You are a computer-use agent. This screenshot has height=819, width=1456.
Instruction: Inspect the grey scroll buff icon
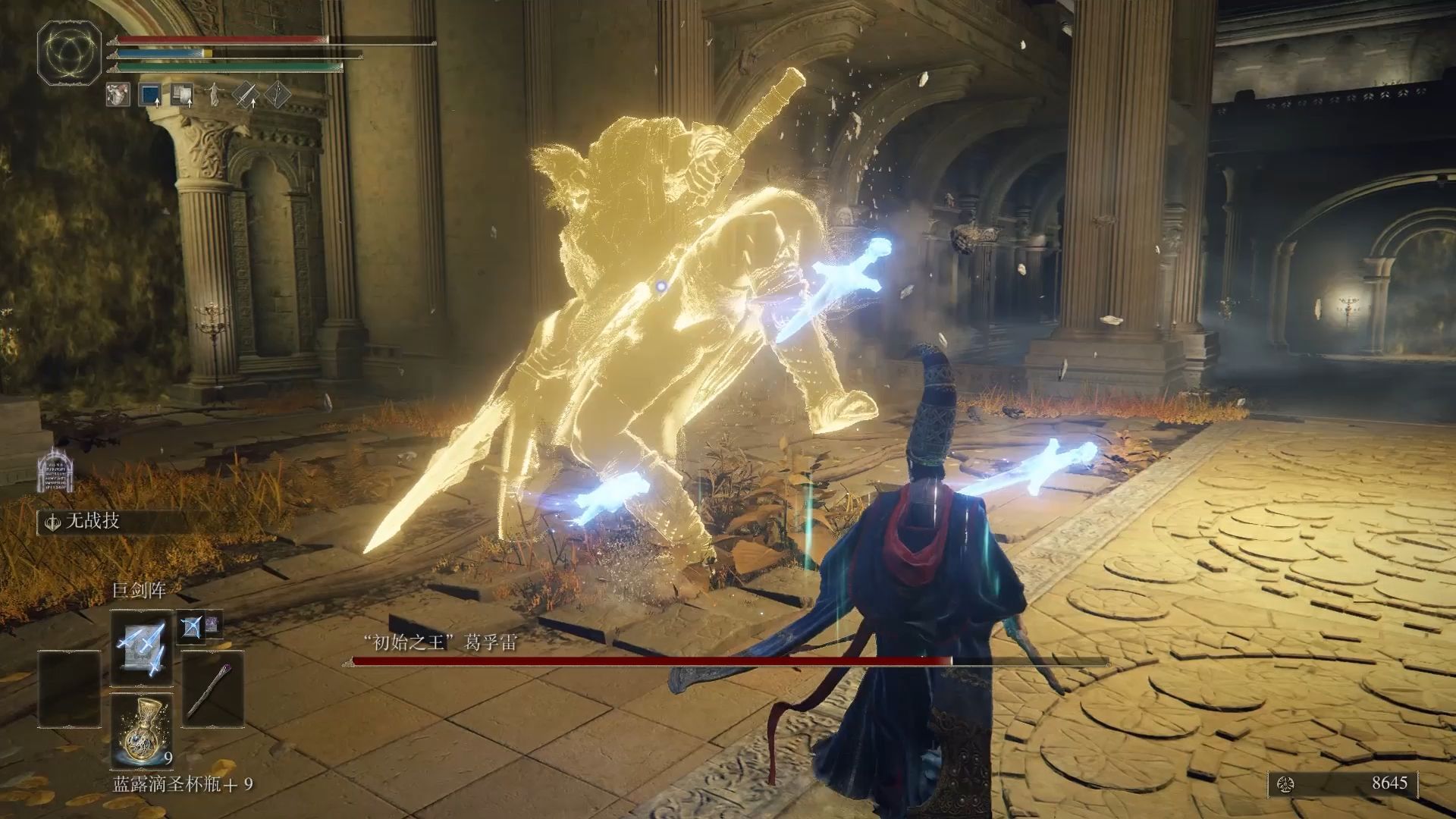click(182, 95)
